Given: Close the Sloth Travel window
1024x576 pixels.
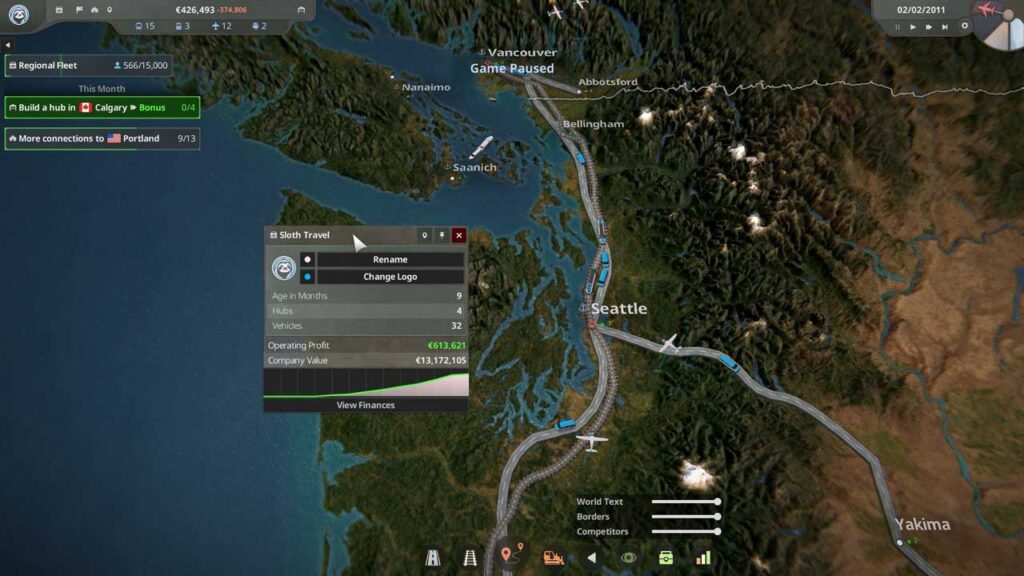Looking at the screenshot, I should pyautogui.click(x=459, y=236).
